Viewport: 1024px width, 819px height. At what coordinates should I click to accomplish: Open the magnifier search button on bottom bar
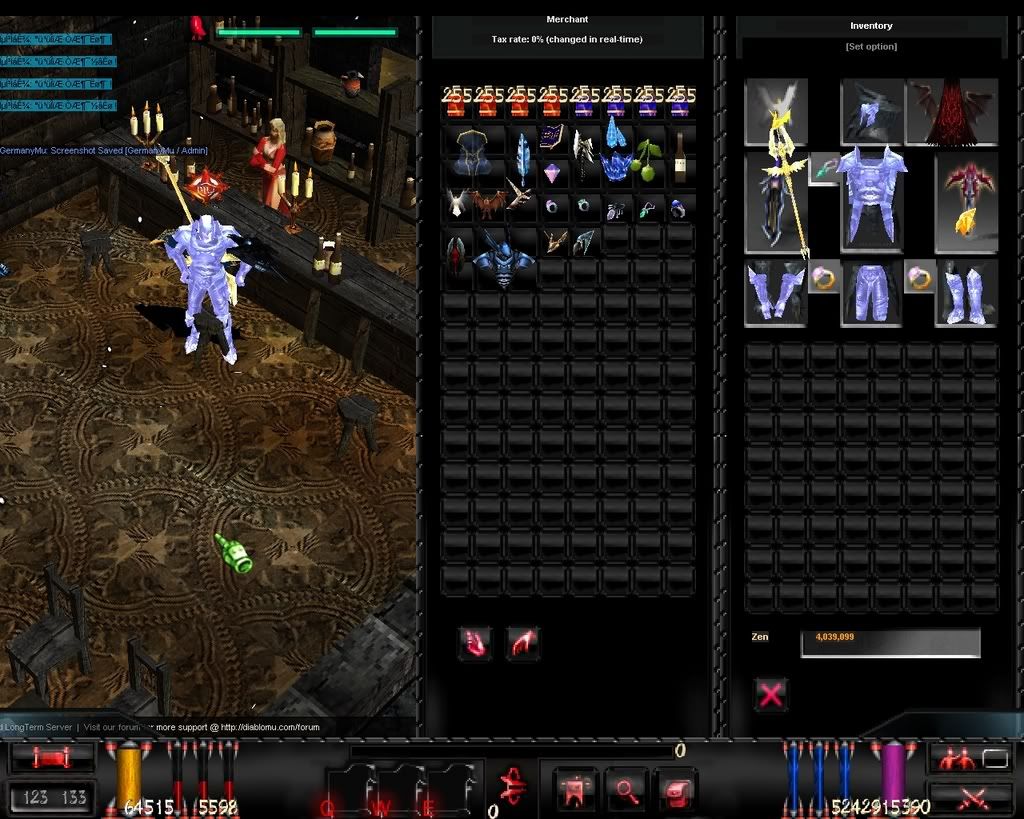pos(626,789)
